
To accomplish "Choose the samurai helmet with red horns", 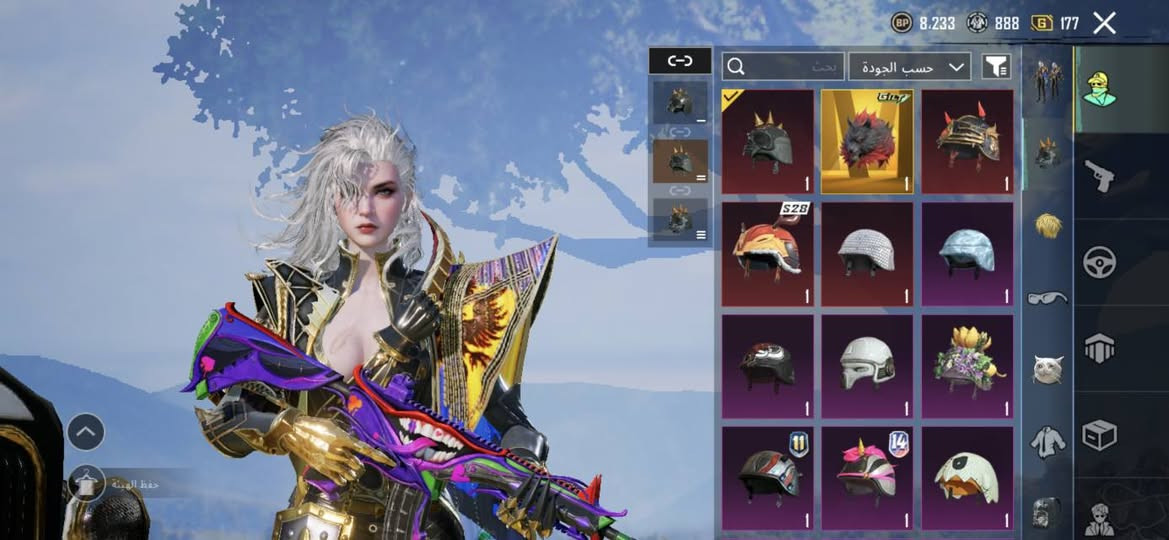I will (x=967, y=141).
